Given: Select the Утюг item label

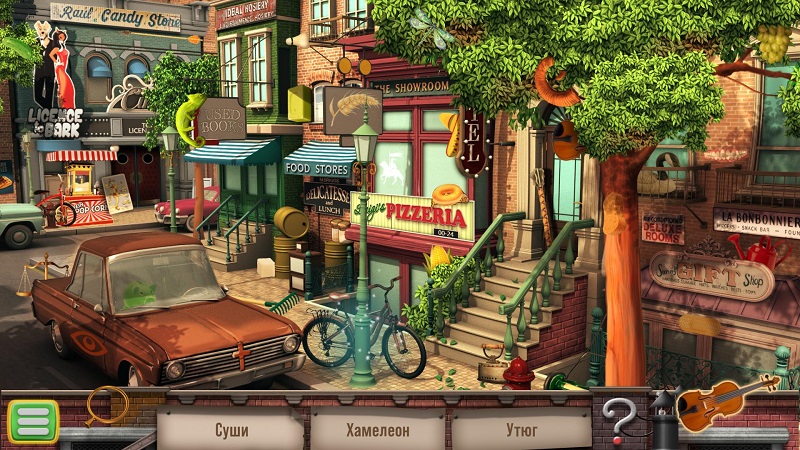Looking at the screenshot, I should point(521,431).
